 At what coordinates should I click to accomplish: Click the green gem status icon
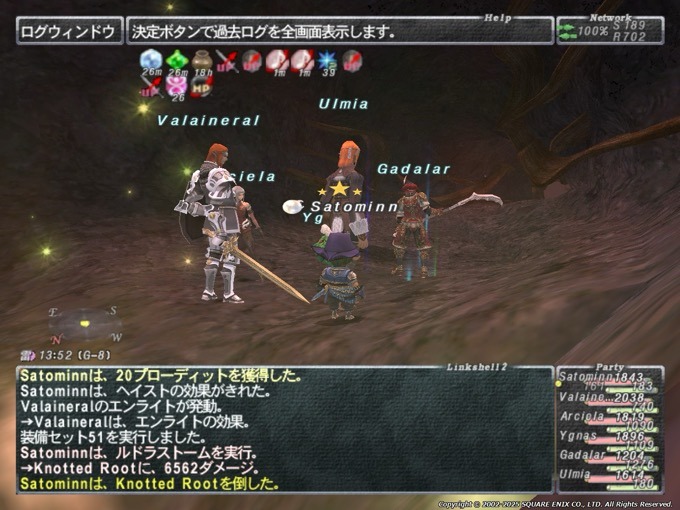[x=176, y=60]
